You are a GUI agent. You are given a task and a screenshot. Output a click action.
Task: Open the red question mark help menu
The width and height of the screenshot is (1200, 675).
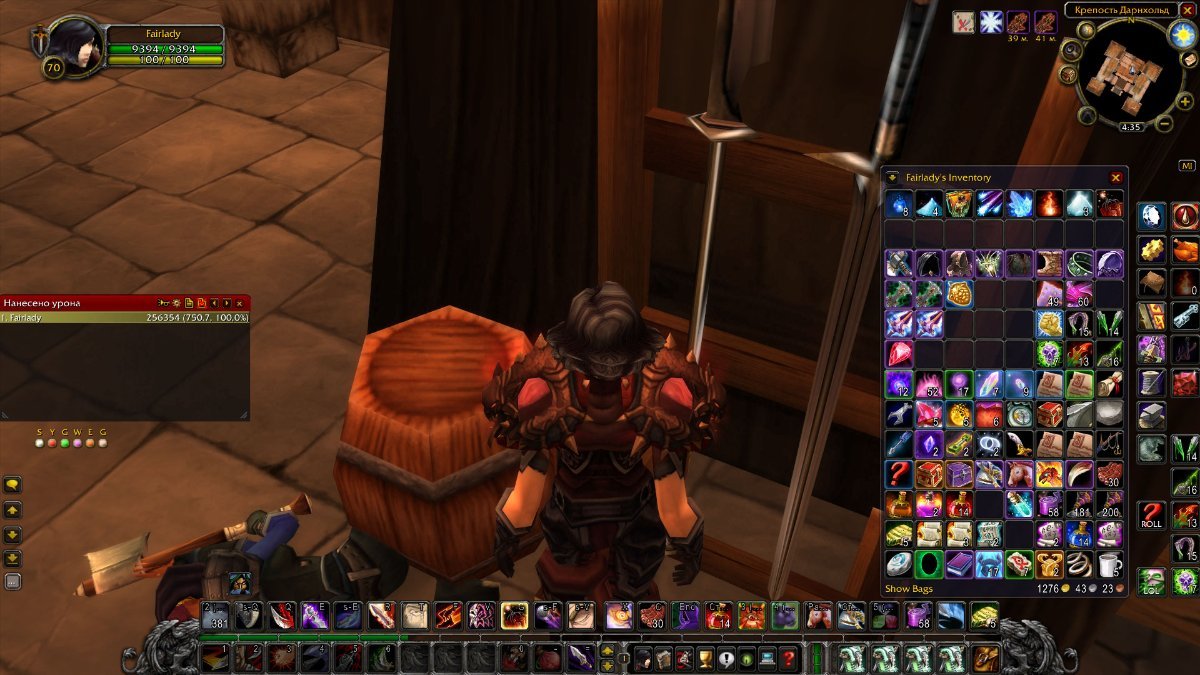point(789,658)
